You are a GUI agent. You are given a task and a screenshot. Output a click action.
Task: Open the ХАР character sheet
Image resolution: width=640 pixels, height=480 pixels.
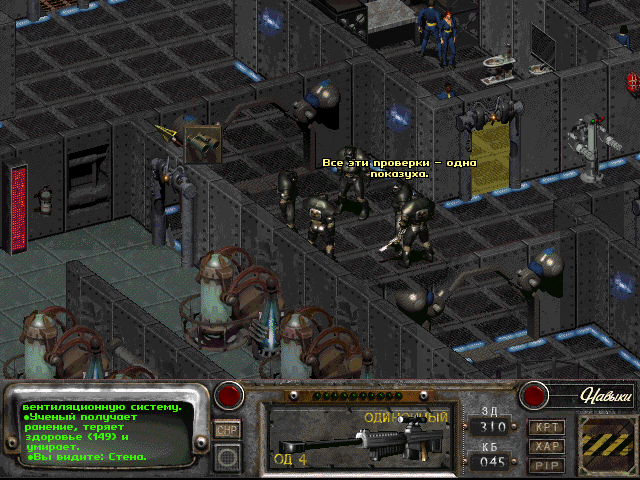(546, 446)
